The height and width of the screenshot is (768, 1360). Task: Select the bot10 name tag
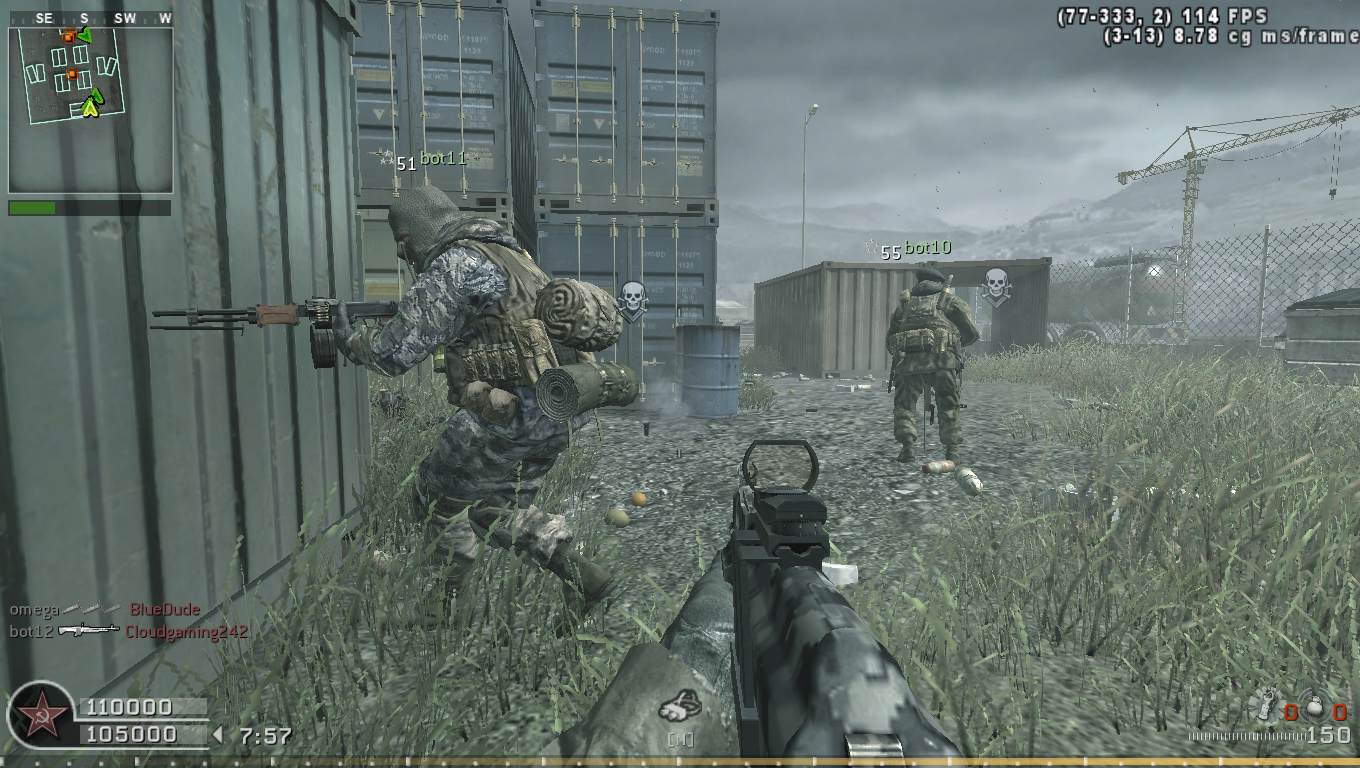(927, 248)
